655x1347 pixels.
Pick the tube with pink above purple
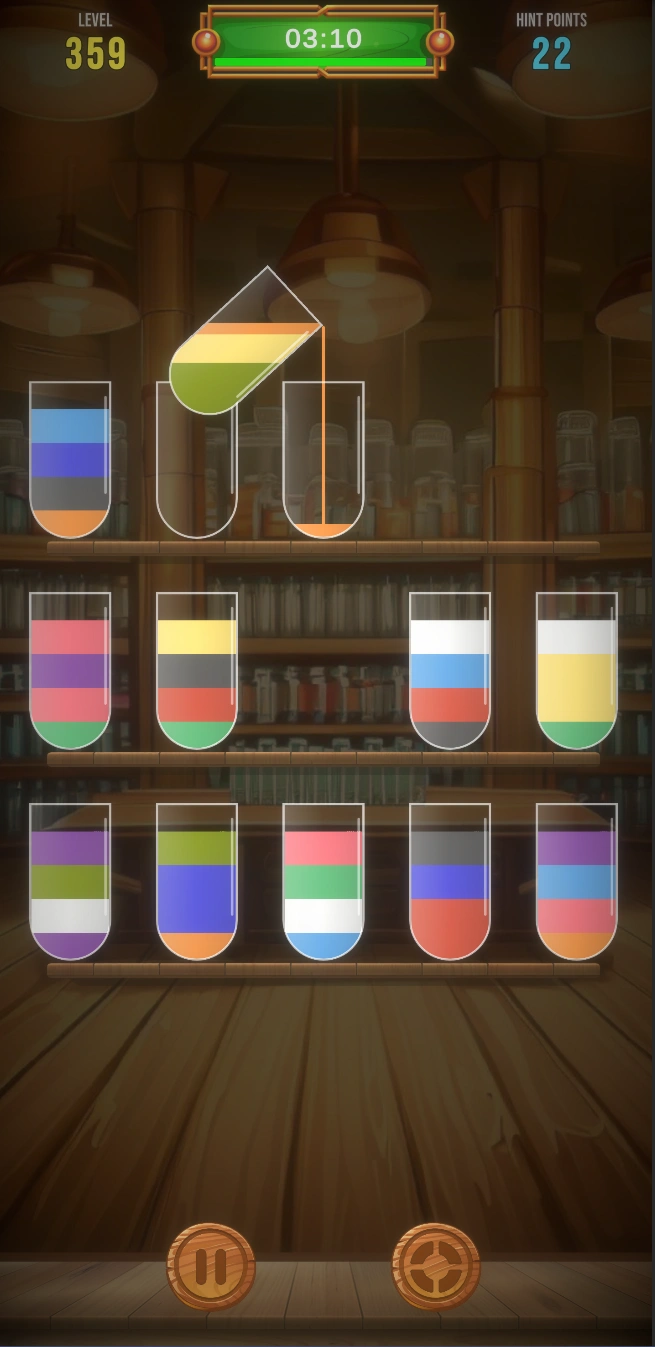point(70,670)
